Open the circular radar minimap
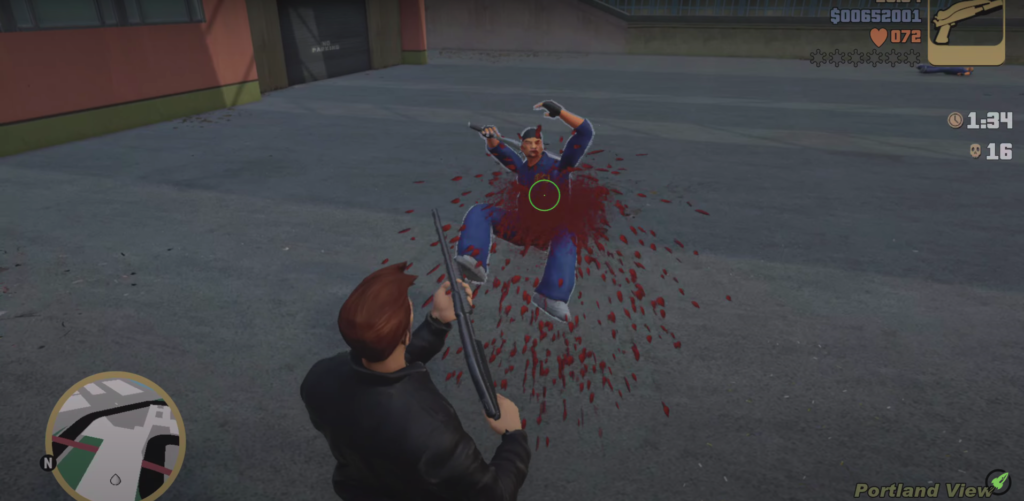 (115, 437)
